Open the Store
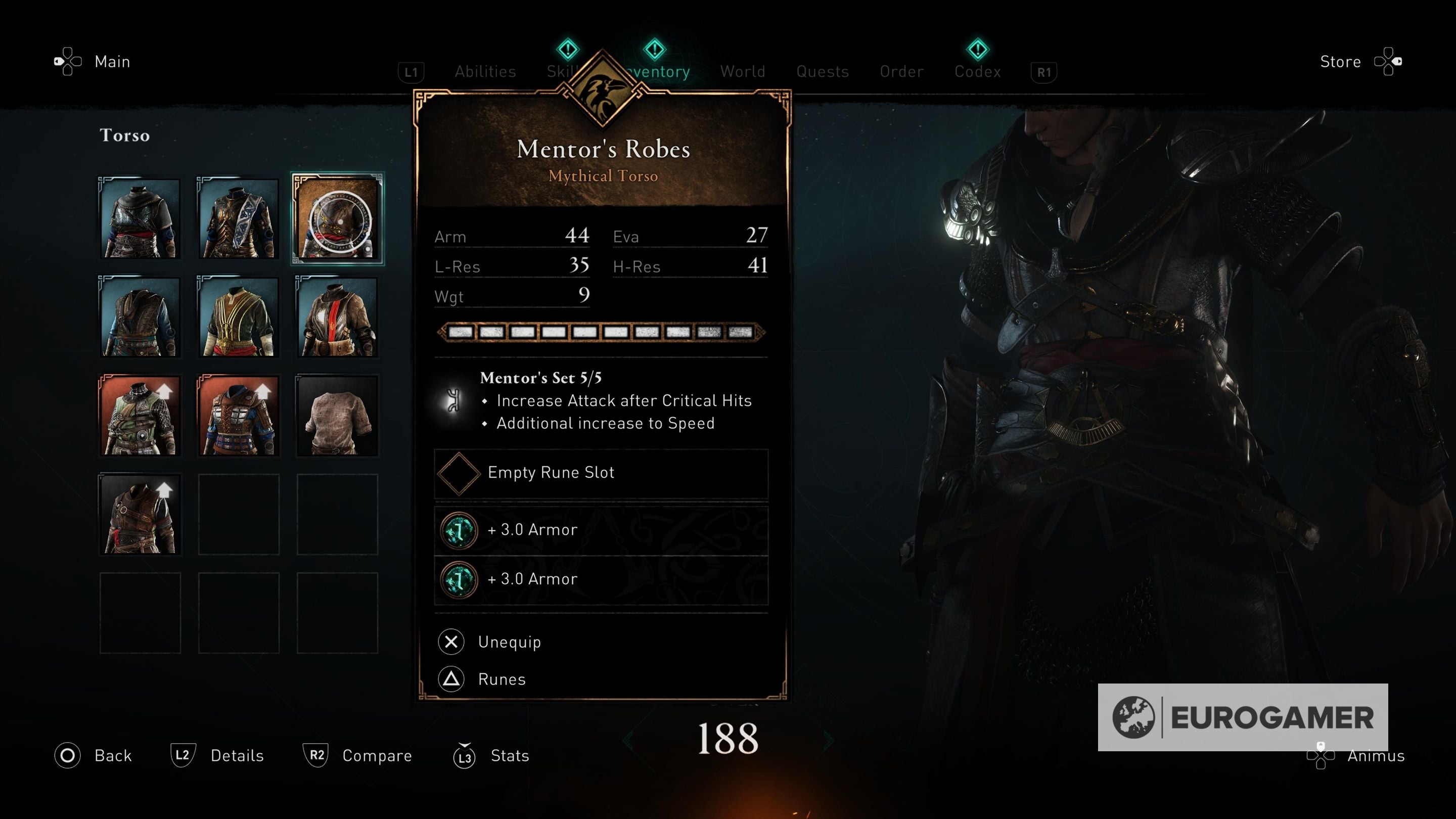1456x819 pixels. tap(1341, 61)
